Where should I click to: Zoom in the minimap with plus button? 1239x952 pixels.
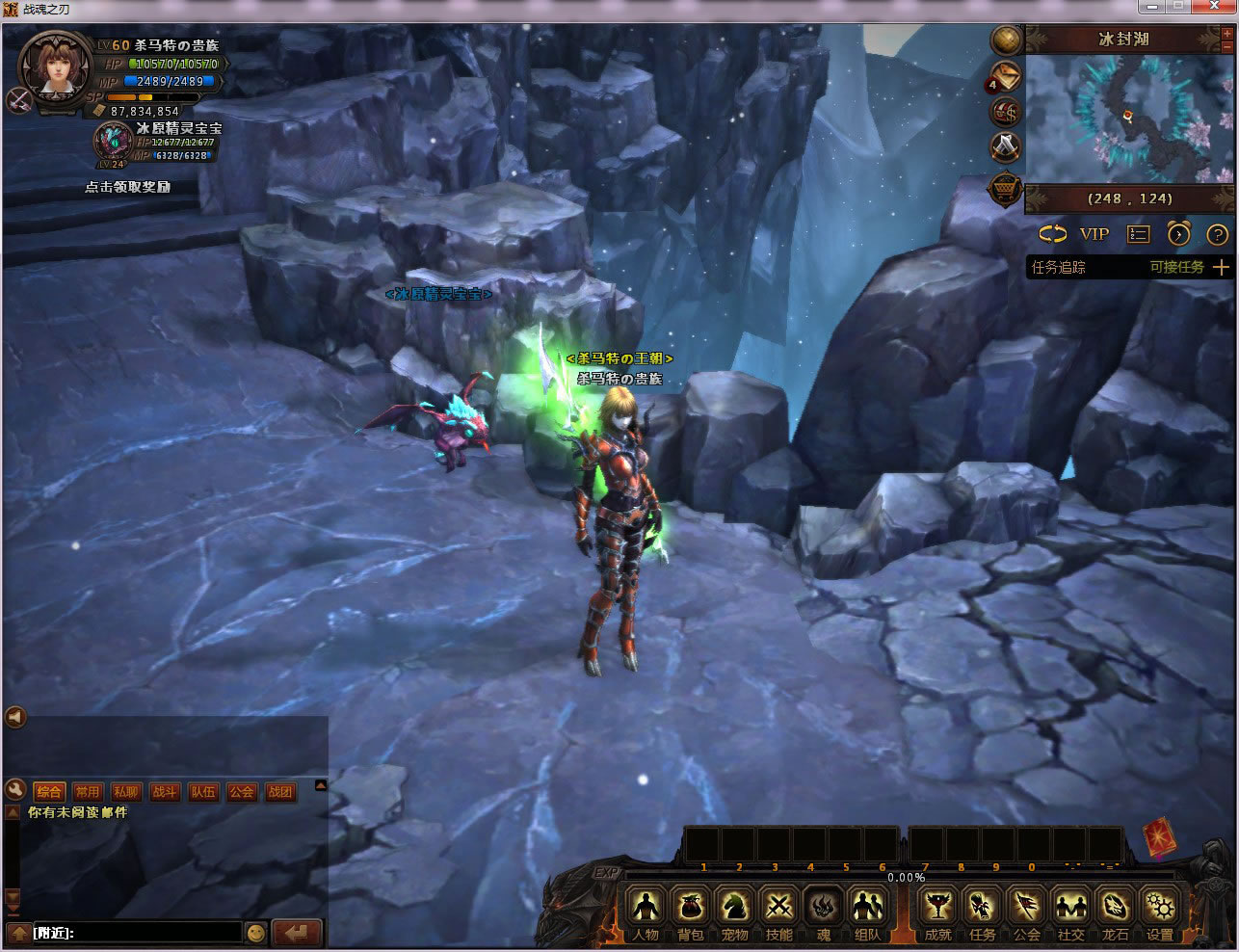tap(1227, 36)
